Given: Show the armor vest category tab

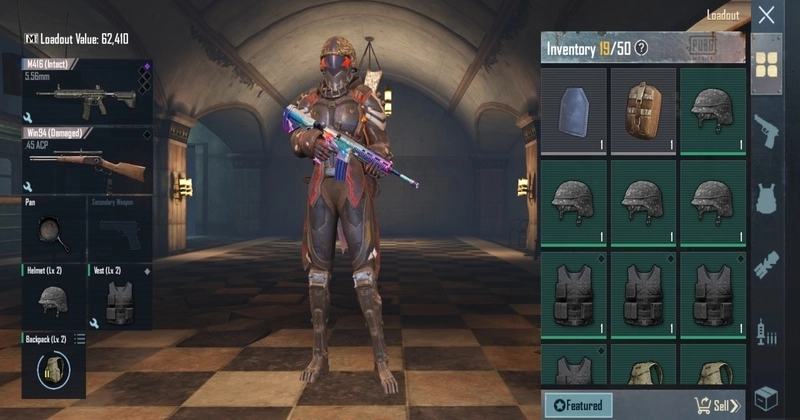Looking at the screenshot, I should pyautogui.click(x=766, y=197).
